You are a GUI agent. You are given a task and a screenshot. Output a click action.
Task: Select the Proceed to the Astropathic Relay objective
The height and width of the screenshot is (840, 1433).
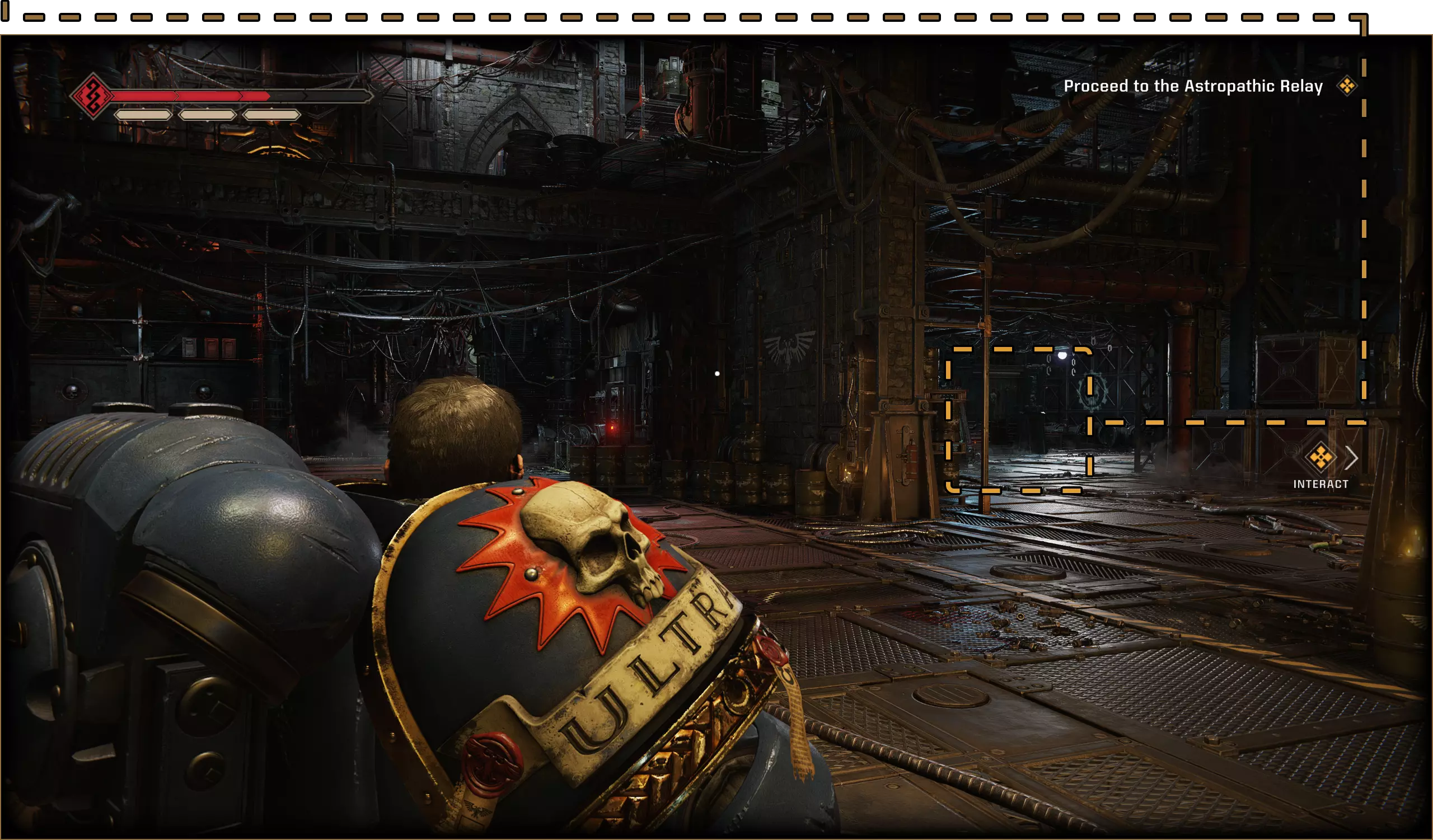point(1193,86)
